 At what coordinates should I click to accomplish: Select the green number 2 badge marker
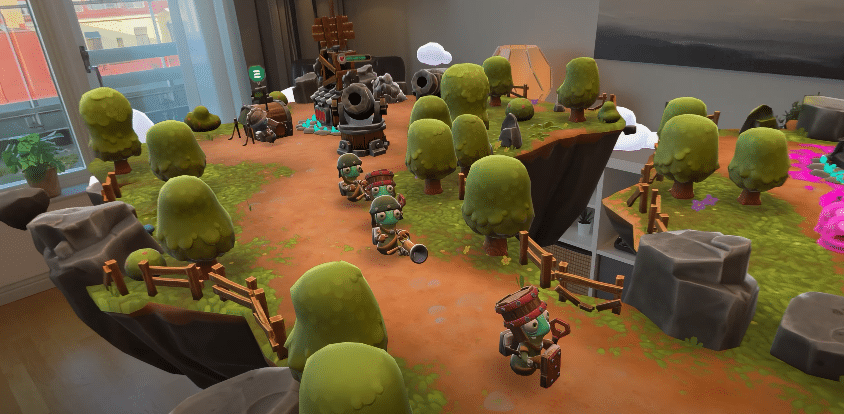256,75
